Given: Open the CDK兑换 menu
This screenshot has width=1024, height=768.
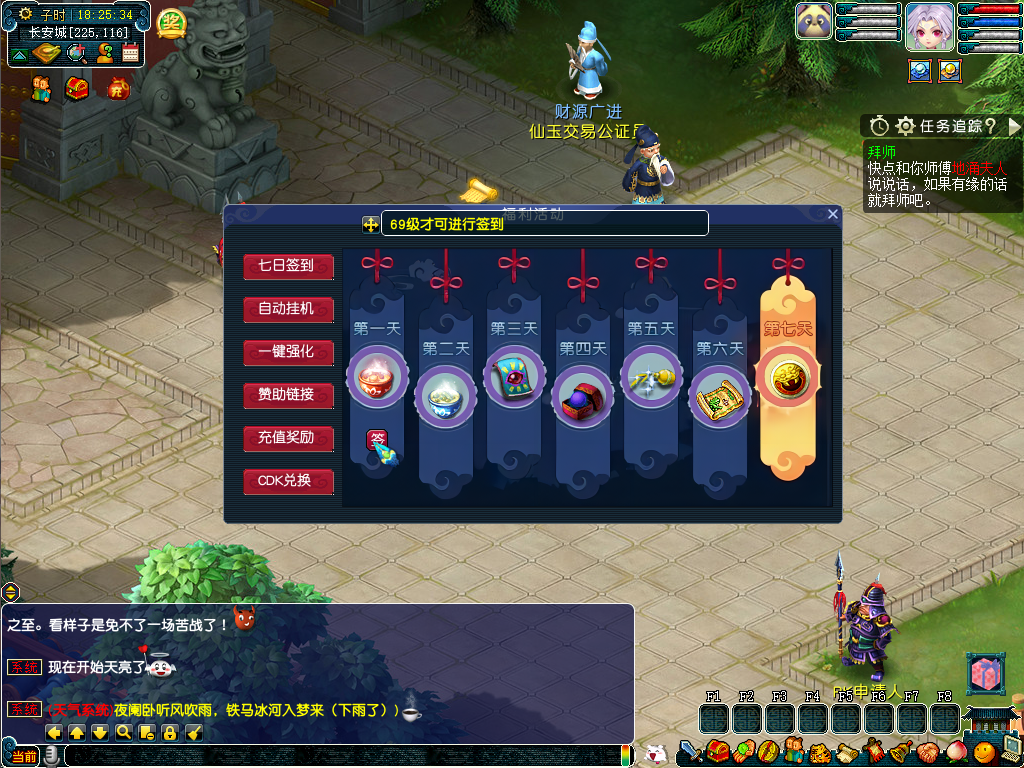Looking at the screenshot, I should point(287,481).
